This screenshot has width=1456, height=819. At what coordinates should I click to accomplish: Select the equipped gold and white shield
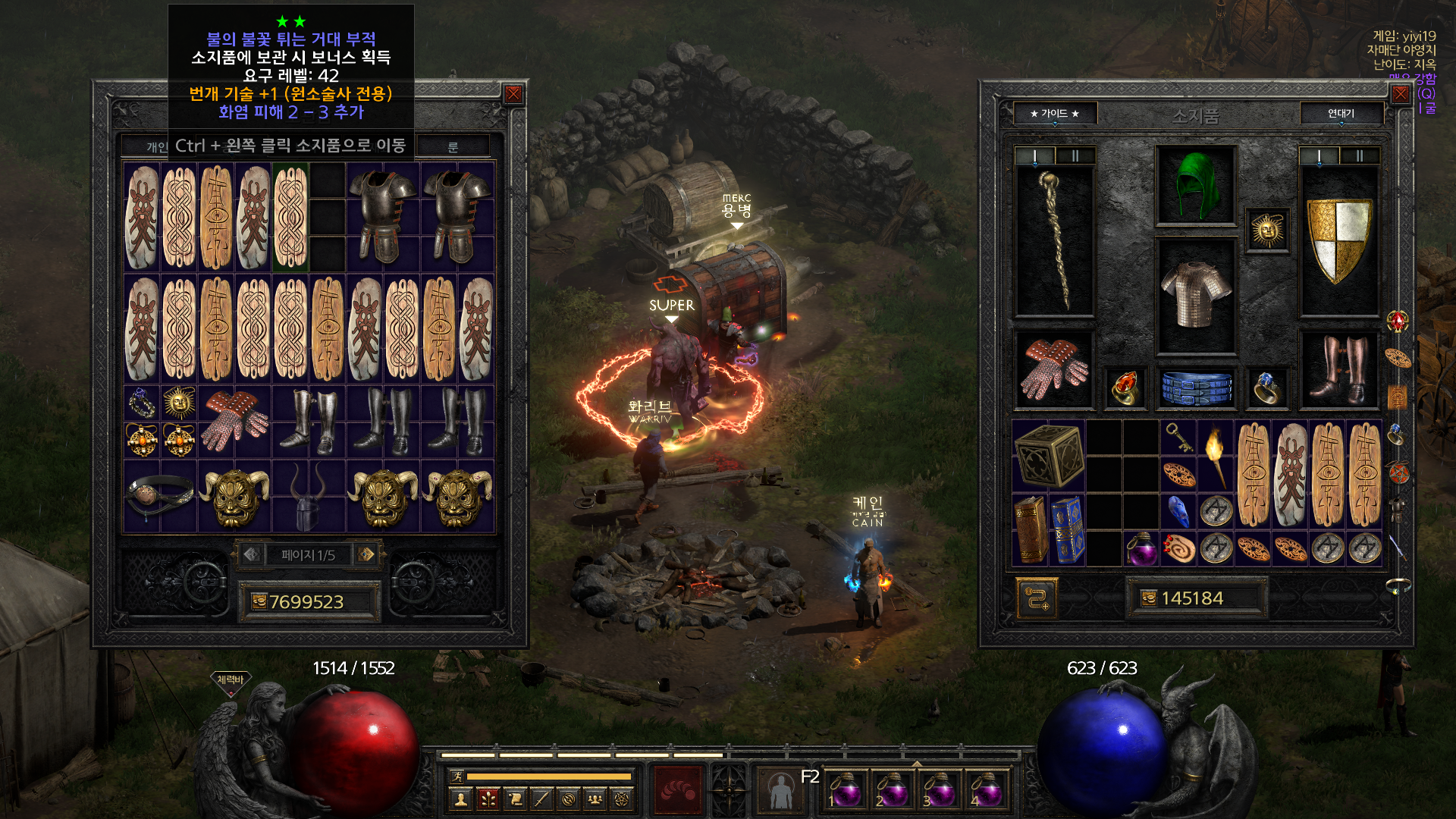(1339, 239)
